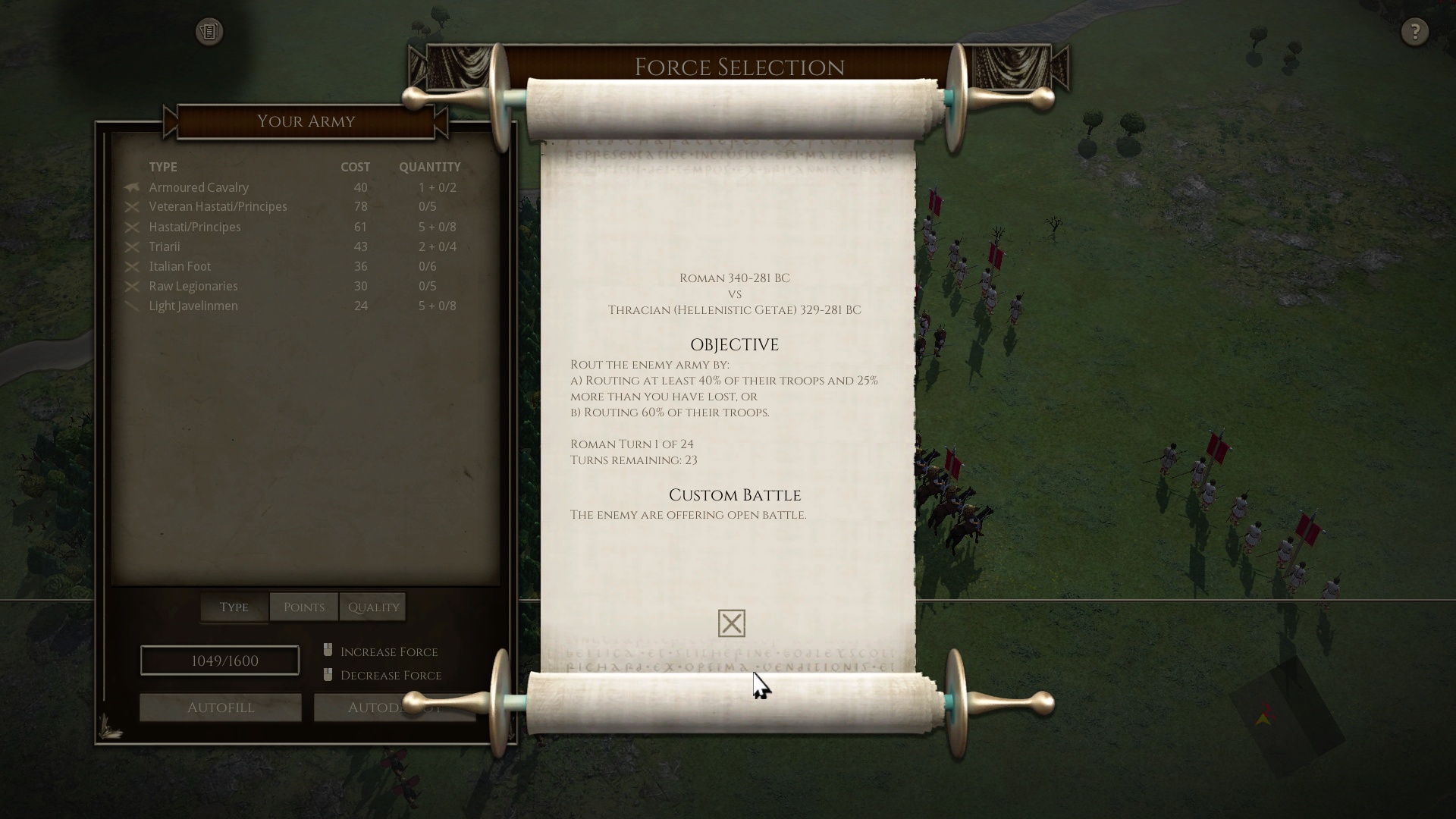
Task: Switch to the Quality sorting tab
Action: click(373, 607)
